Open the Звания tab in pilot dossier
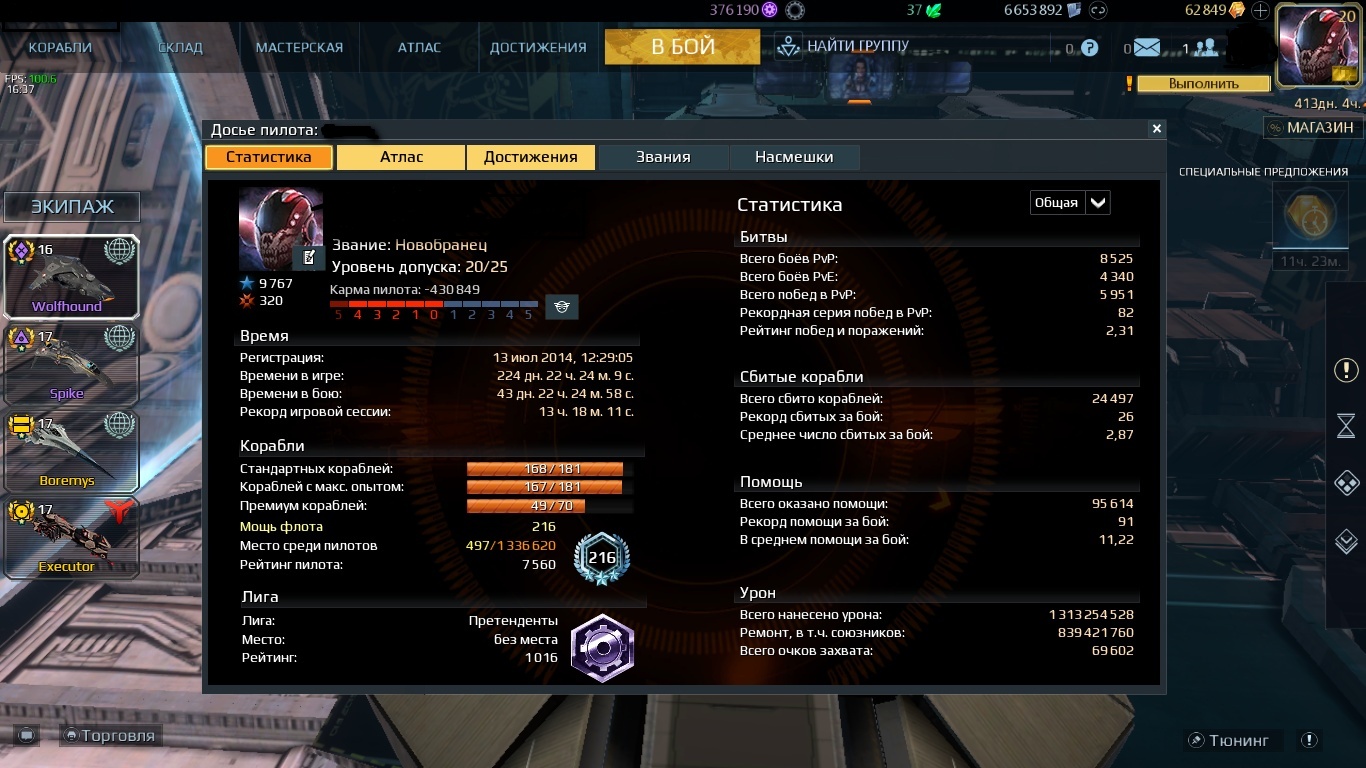This screenshot has height=768, width=1366. (x=663, y=157)
